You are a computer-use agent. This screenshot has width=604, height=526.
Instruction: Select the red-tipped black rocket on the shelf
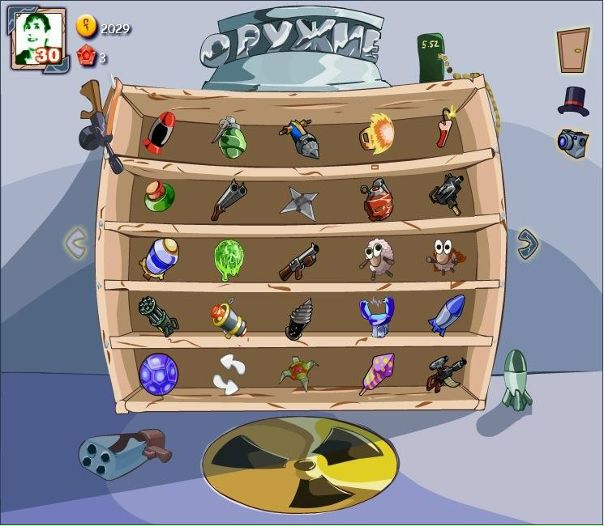[x=160, y=134]
